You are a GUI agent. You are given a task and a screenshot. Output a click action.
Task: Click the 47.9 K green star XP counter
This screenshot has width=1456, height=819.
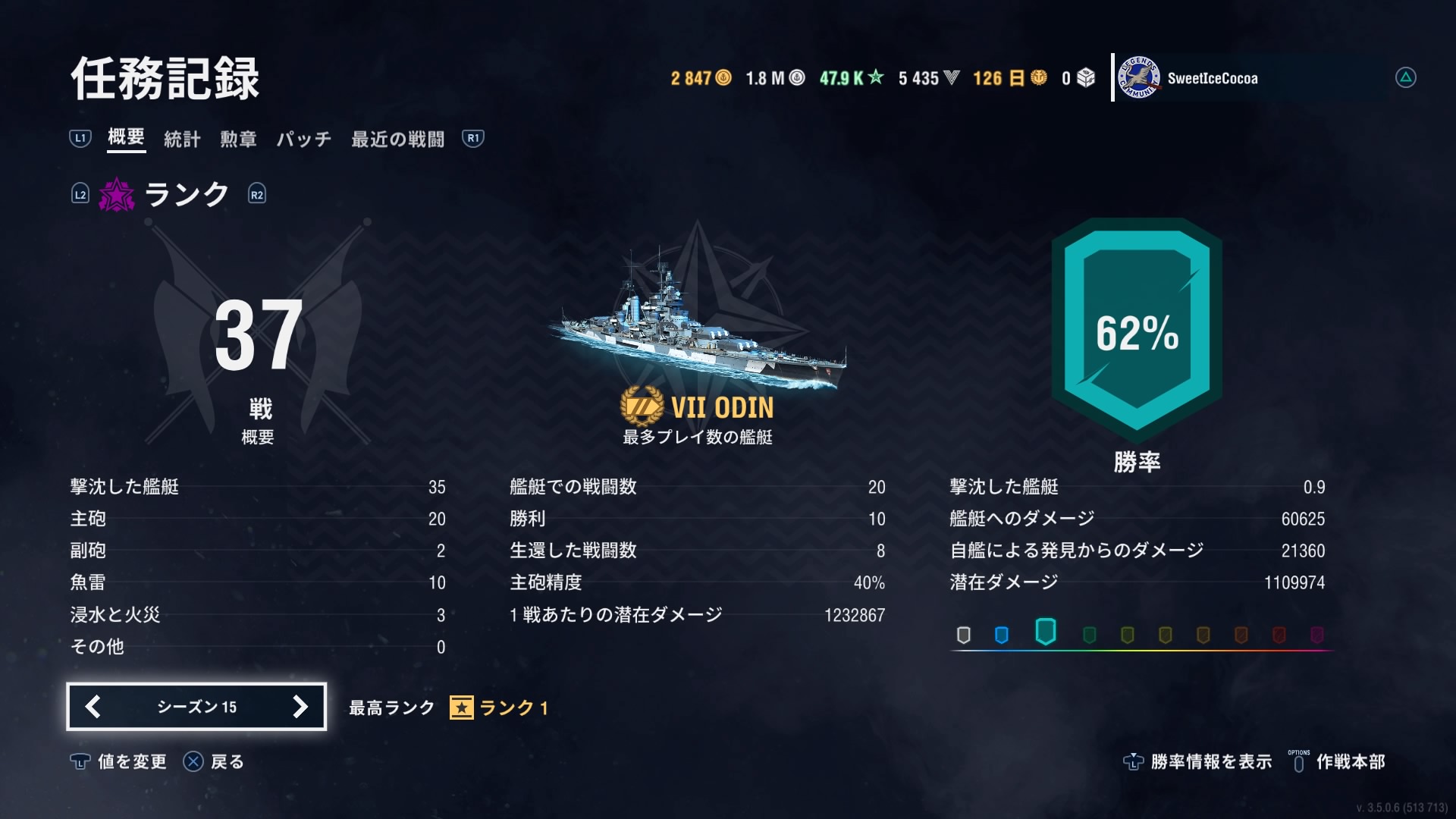pyautogui.click(x=851, y=78)
